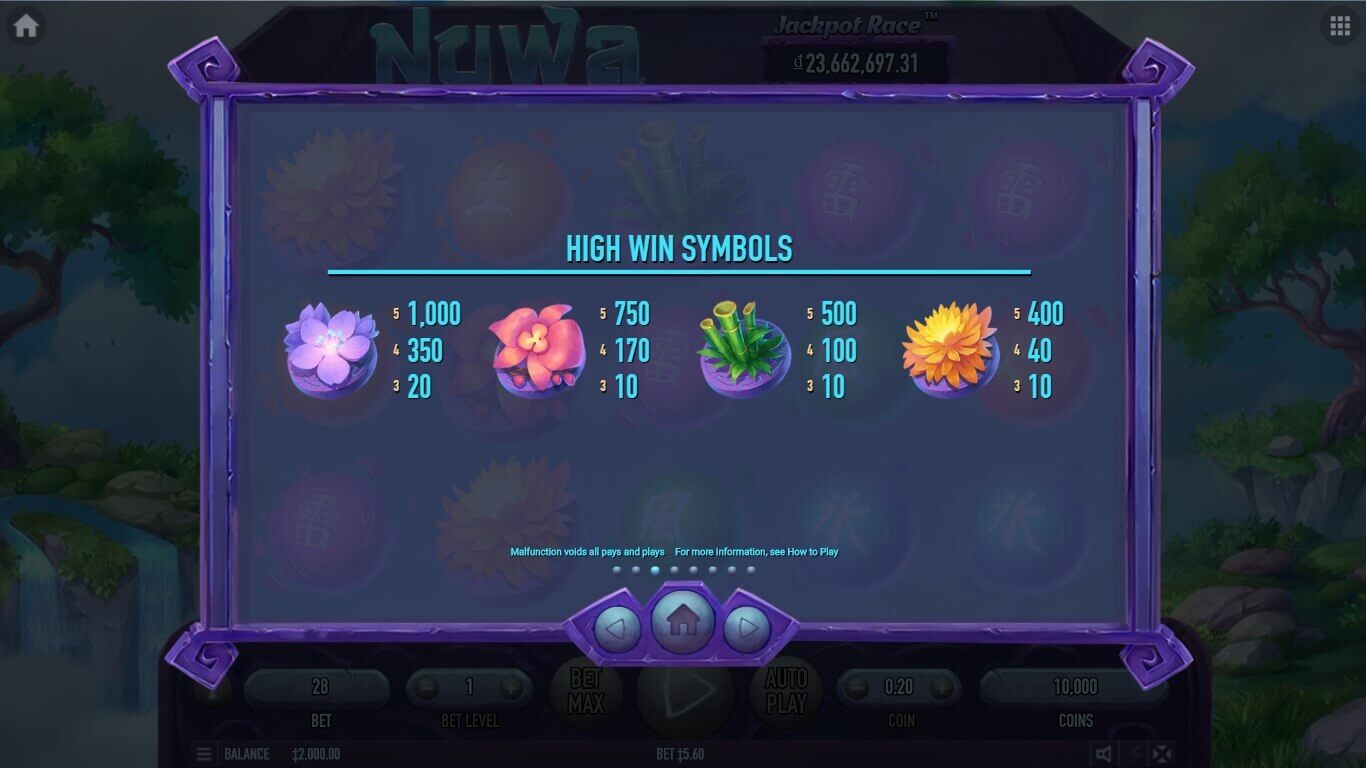Image resolution: width=1366 pixels, height=768 pixels.
Task: Click the Bet Max button
Action: tap(586, 691)
